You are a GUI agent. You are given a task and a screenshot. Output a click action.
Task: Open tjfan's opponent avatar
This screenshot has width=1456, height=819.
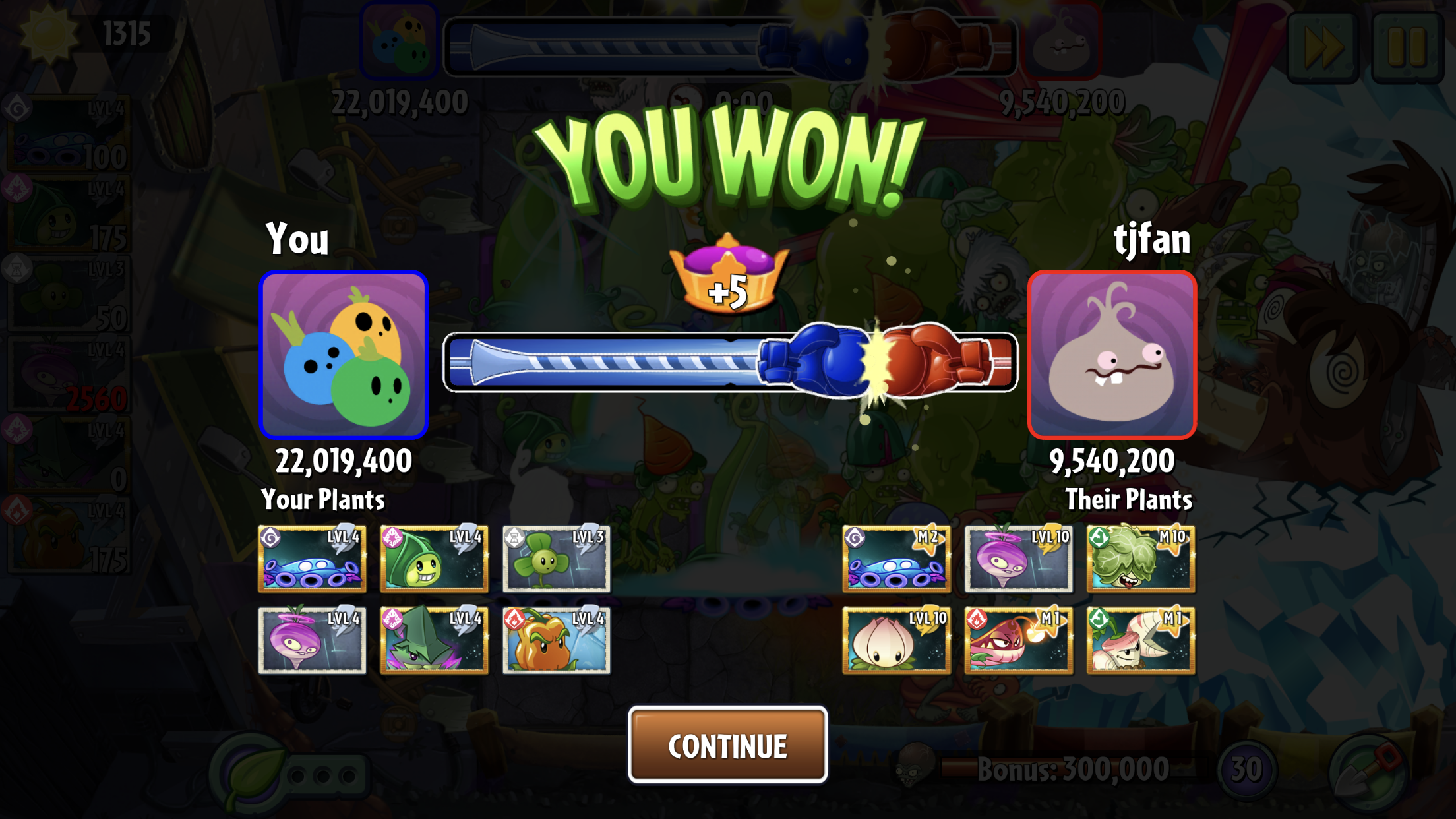coord(1112,355)
